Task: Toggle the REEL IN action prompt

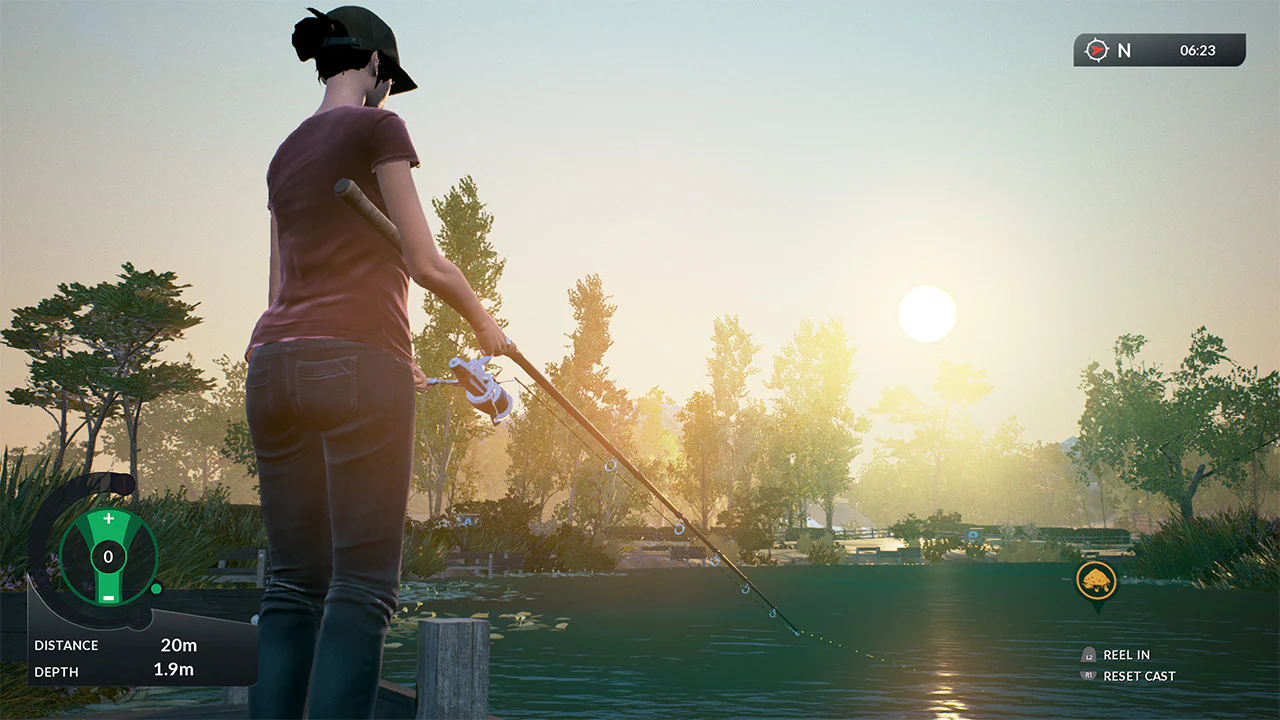Action: pos(1127,655)
